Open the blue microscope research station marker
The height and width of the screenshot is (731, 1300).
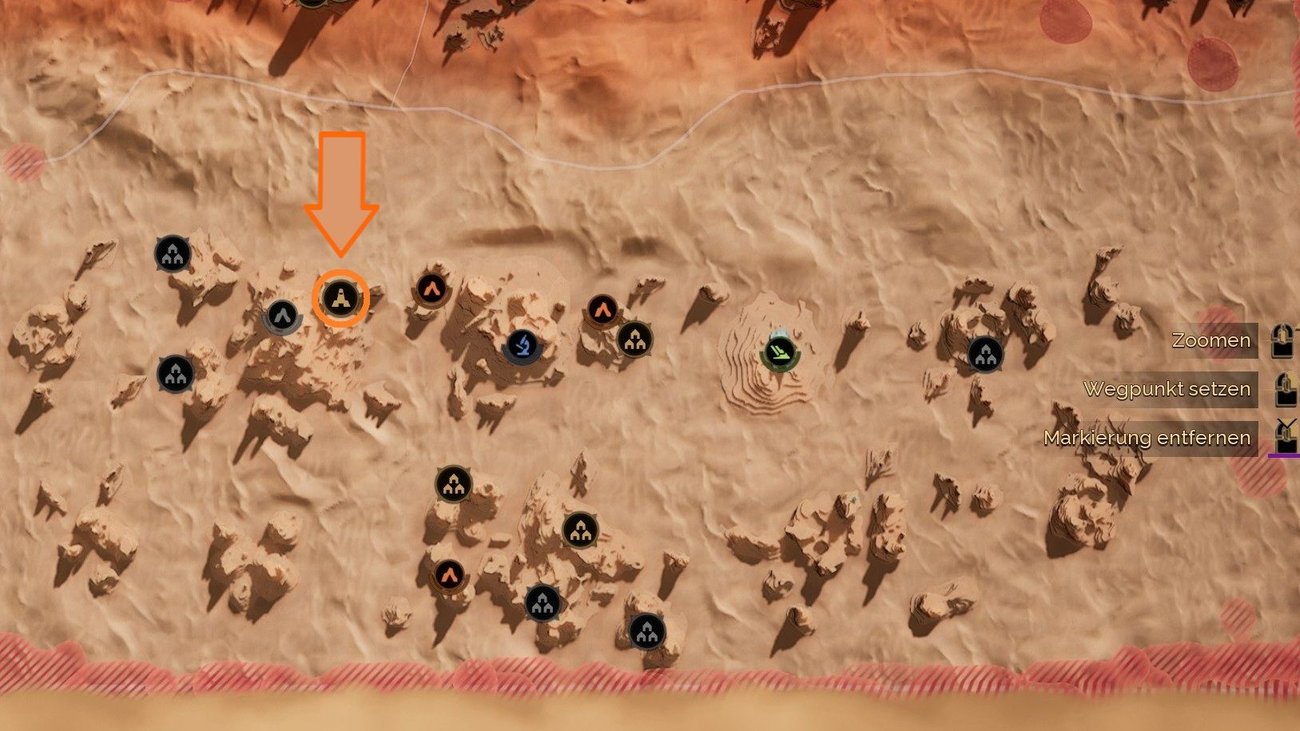521,345
